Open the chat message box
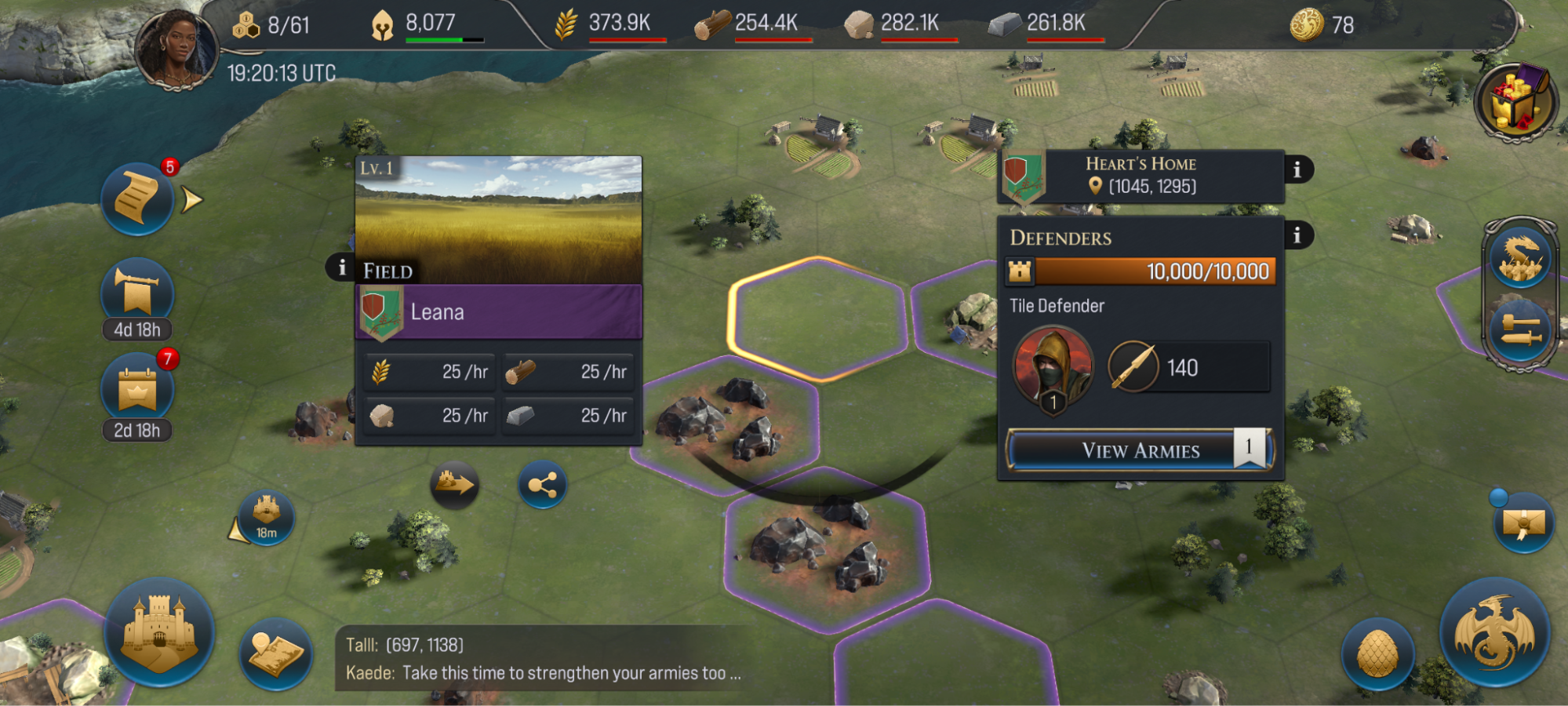Screen dimensions: 1568x706 click(x=541, y=659)
